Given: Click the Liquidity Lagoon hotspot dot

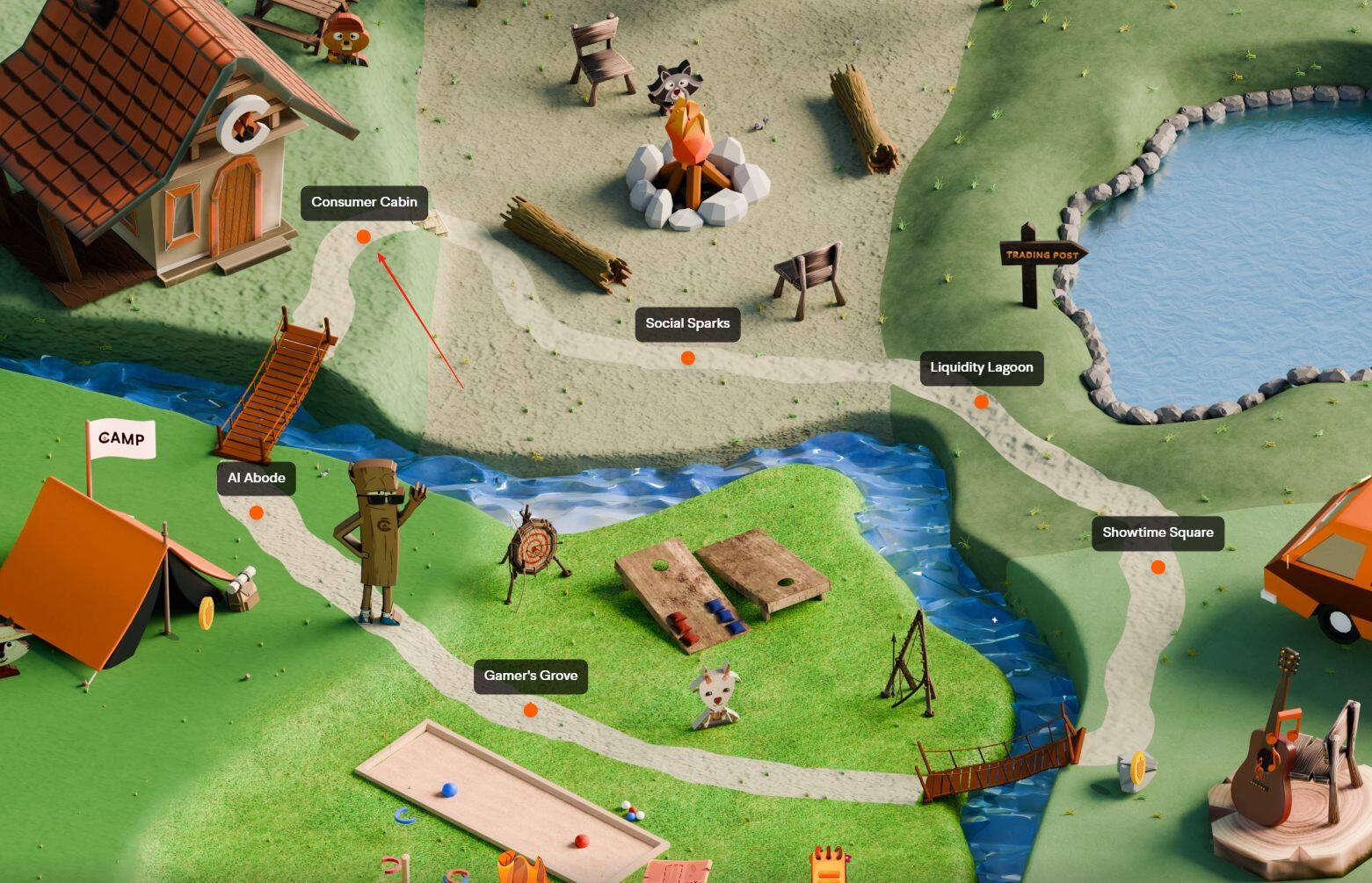Looking at the screenshot, I should (x=982, y=402).
